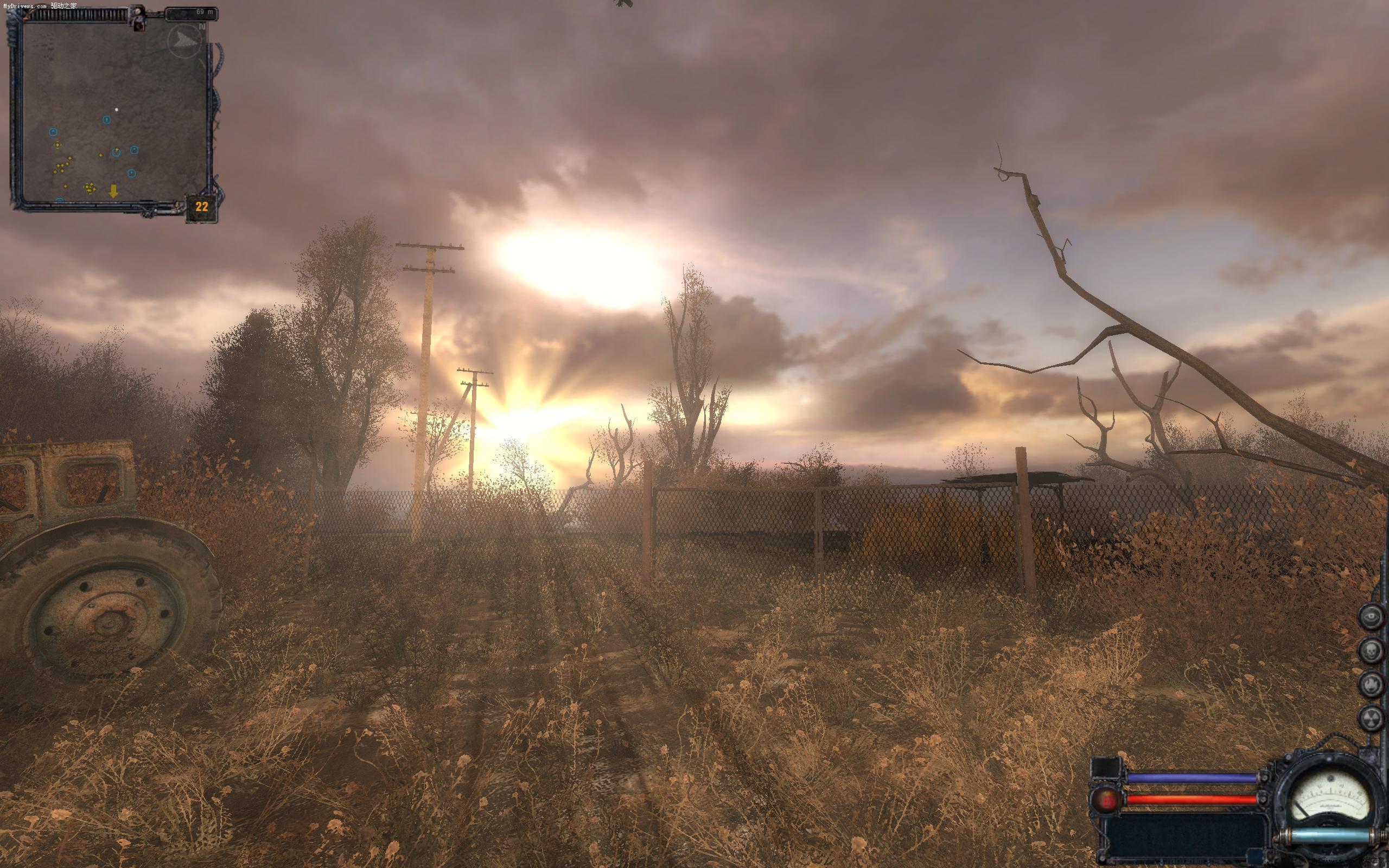This screenshot has height=868, width=1389.
Task: Click the red bleeding status light
Action: (x=1106, y=799)
